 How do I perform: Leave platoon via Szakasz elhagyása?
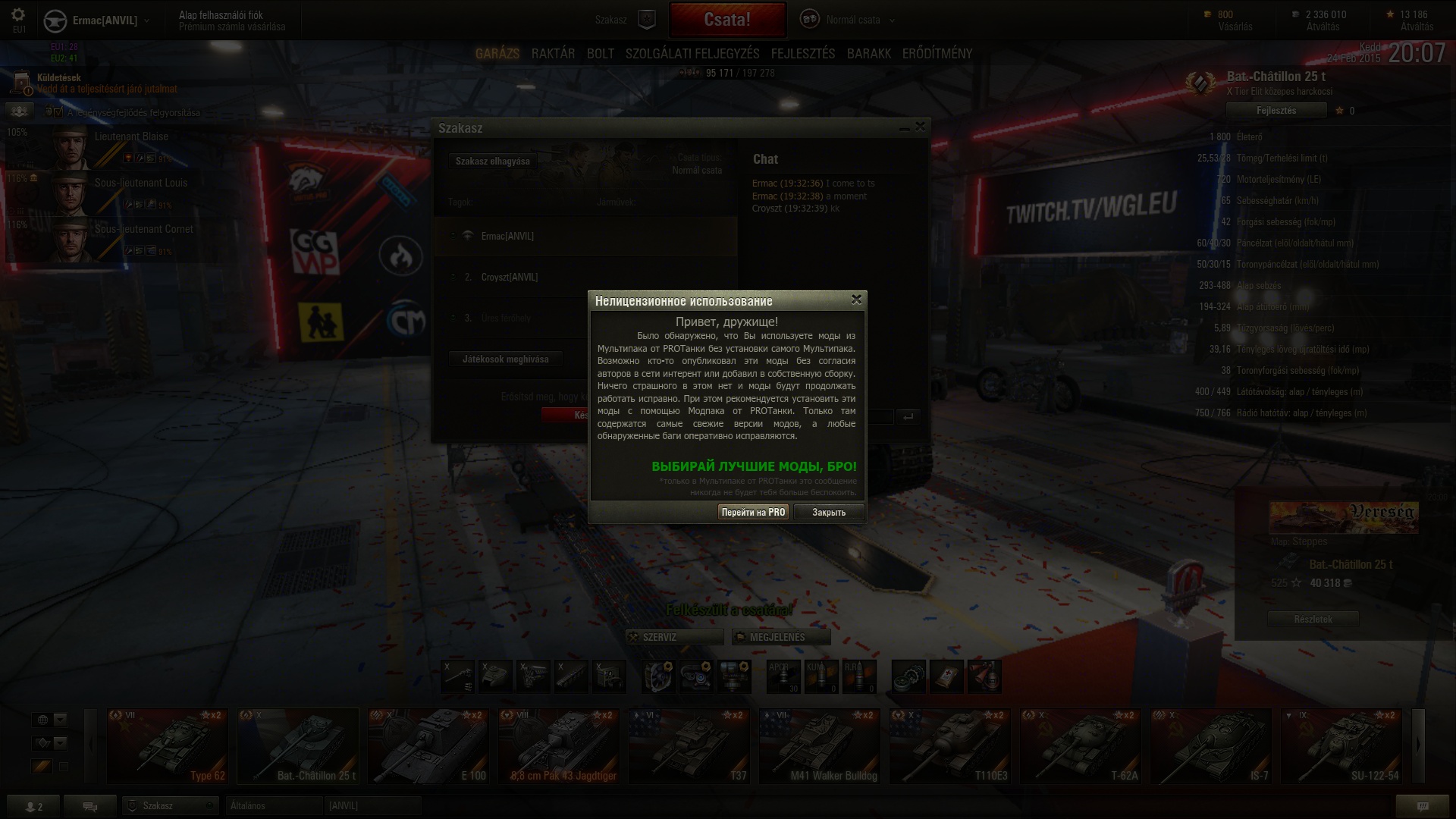492,162
